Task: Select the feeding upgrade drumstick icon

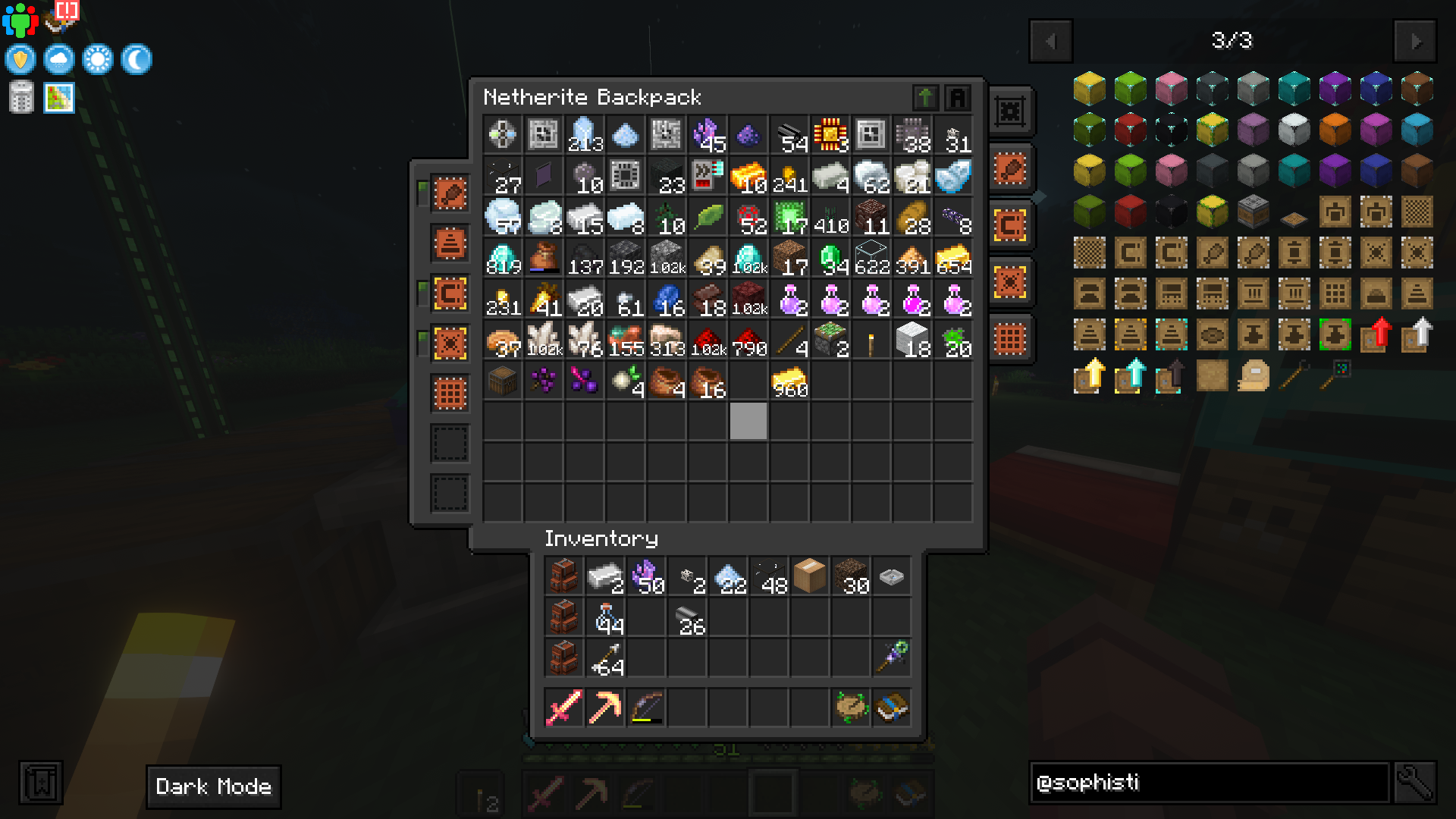Action: pos(450,192)
